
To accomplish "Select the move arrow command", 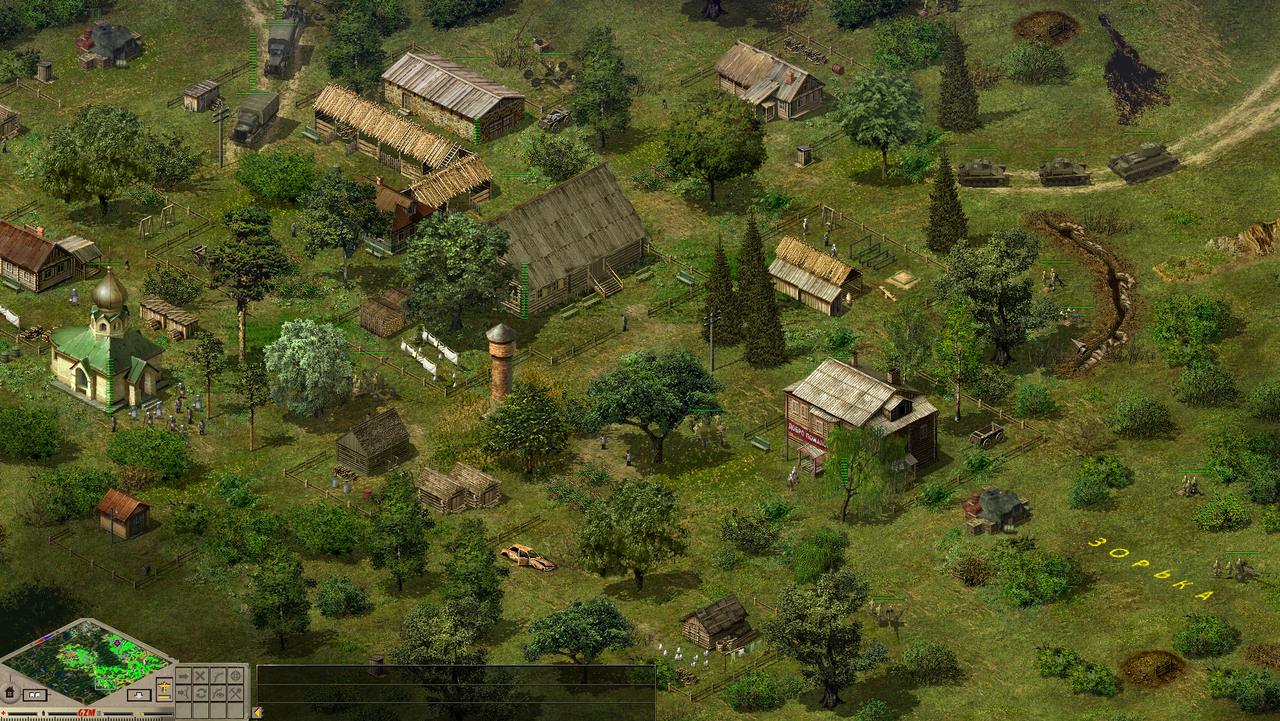I will tap(184, 676).
